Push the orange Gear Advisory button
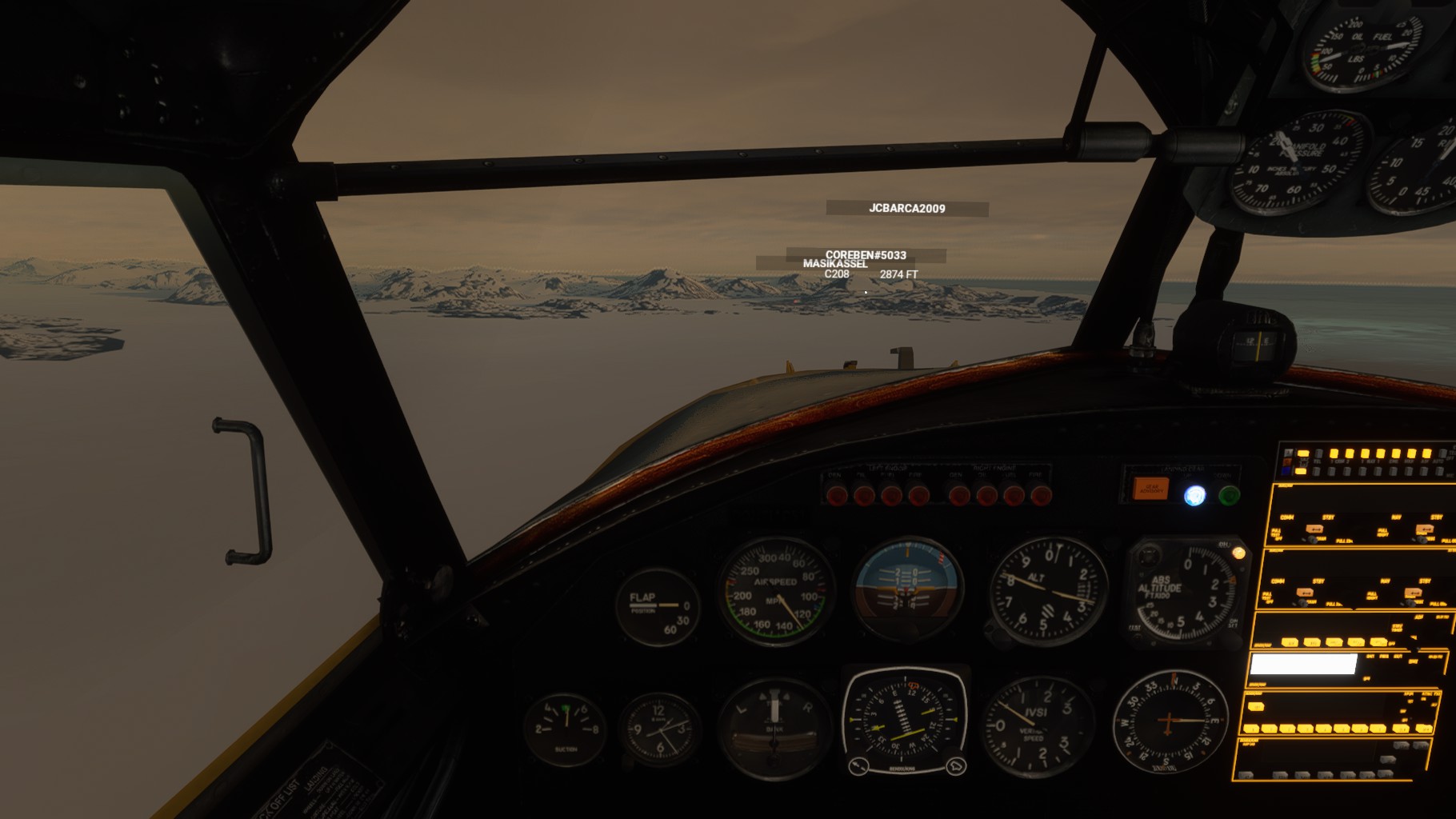Viewport: 1456px width, 819px height. (1151, 489)
